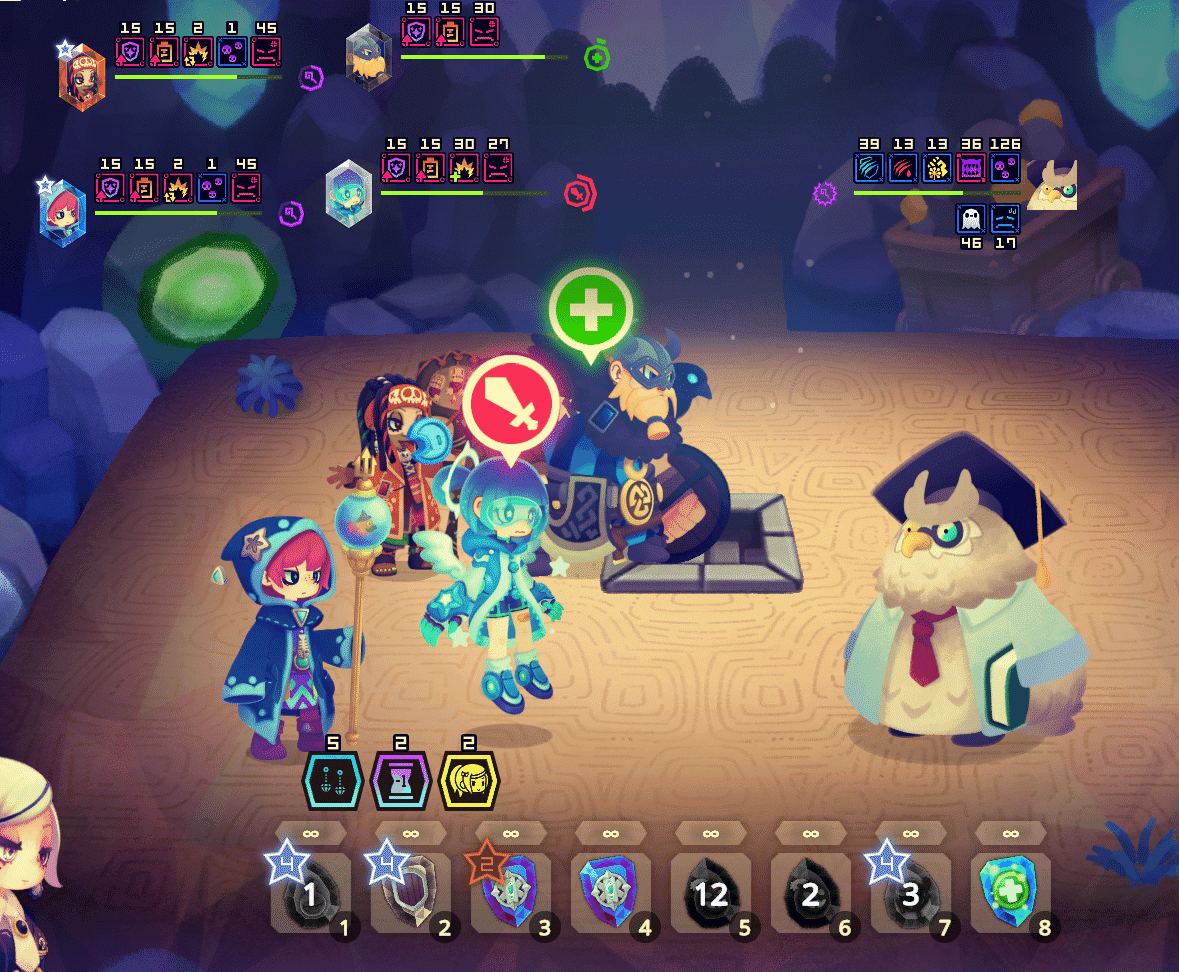Inspect the yellow girl face status icon
Viewport: 1179px width, 972px height.
click(x=468, y=781)
